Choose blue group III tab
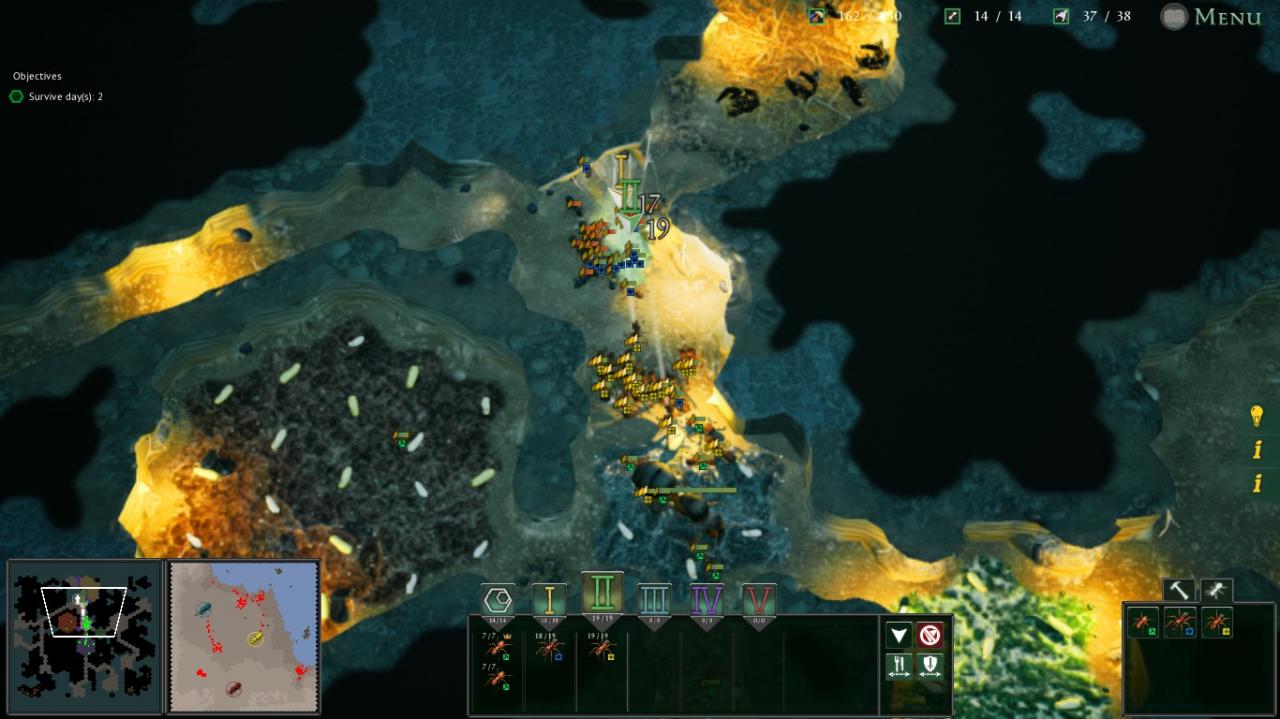Image resolution: width=1280 pixels, height=719 pixels. [654, 600]
